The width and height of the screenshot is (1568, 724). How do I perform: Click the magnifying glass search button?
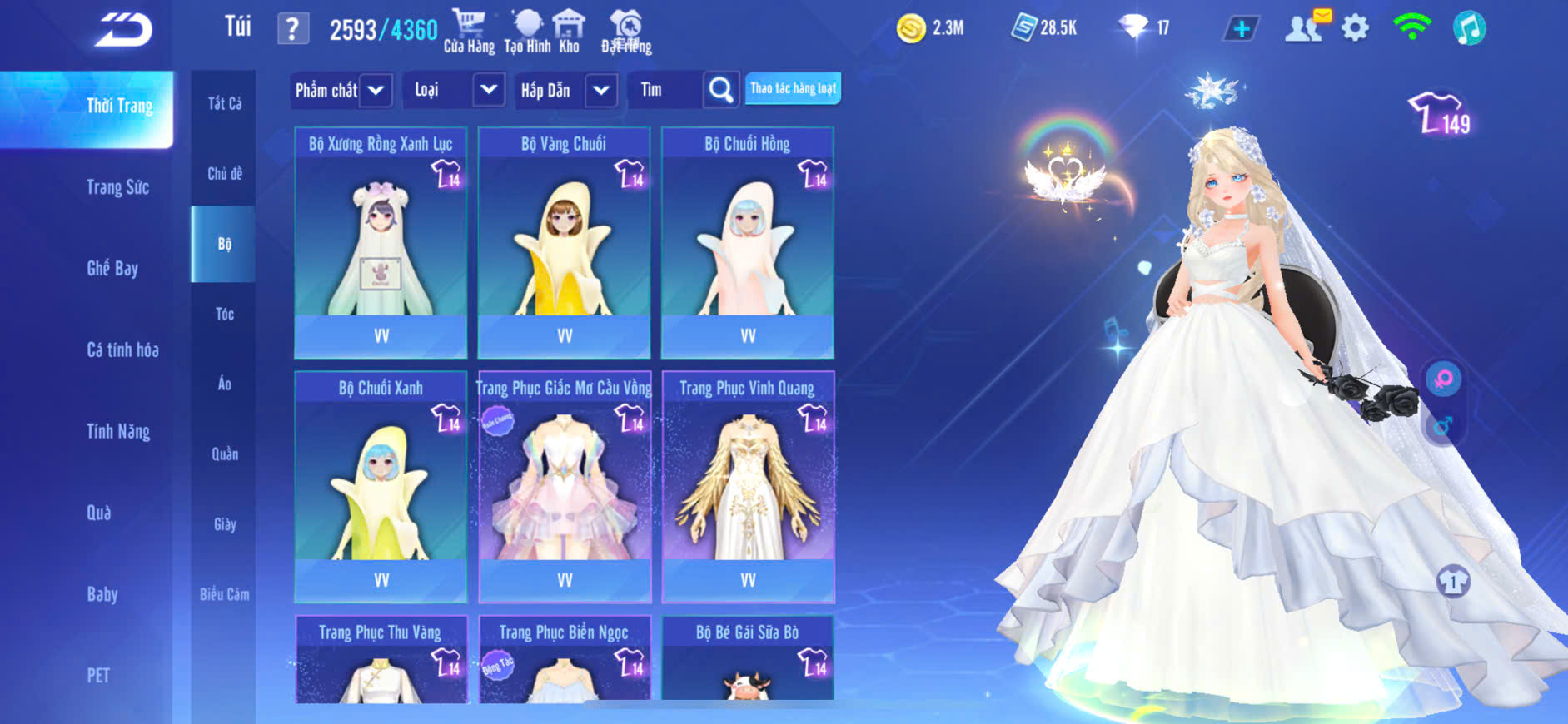721,90
